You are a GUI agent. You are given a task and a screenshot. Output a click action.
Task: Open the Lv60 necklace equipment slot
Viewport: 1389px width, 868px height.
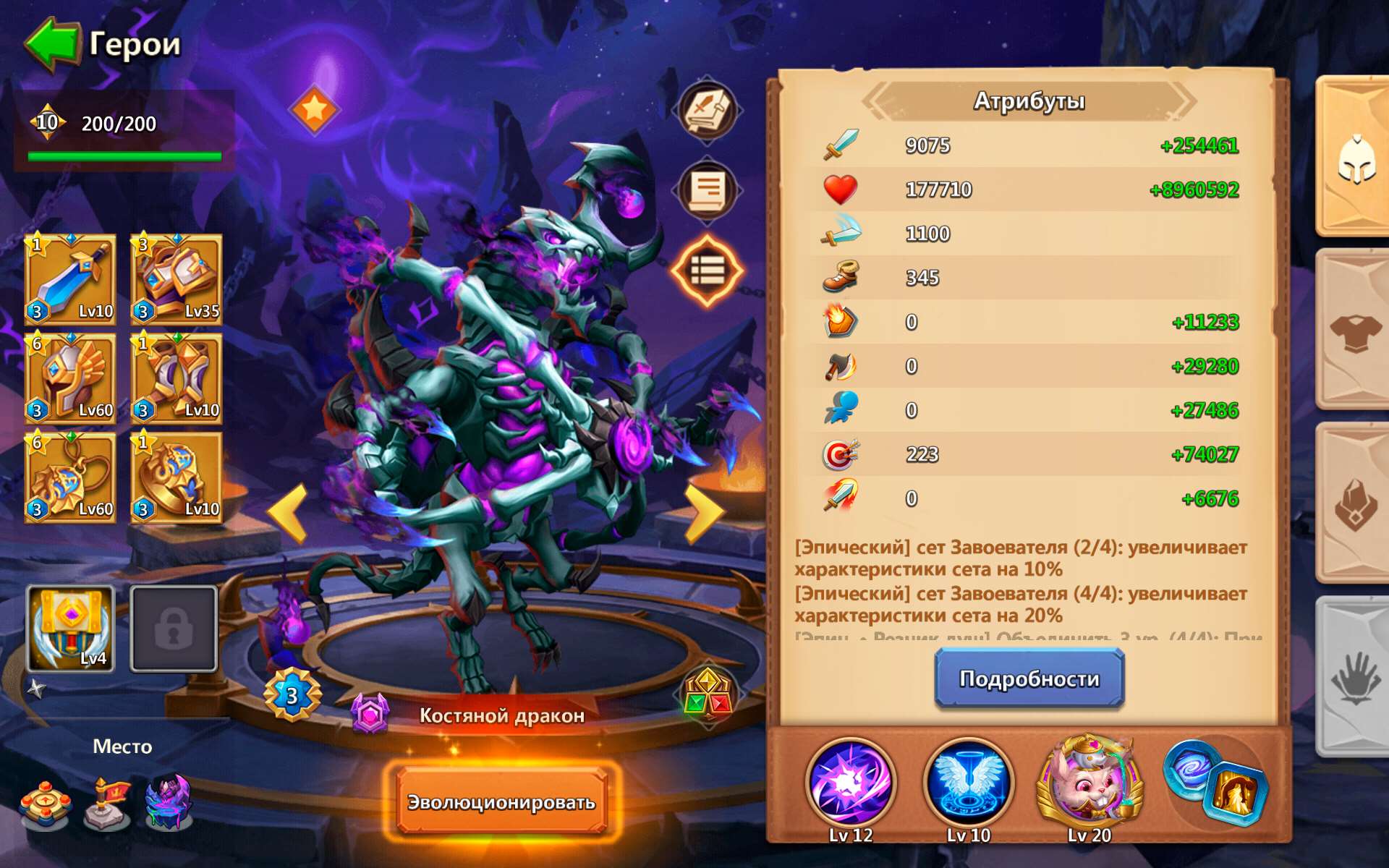pos(70,477)
